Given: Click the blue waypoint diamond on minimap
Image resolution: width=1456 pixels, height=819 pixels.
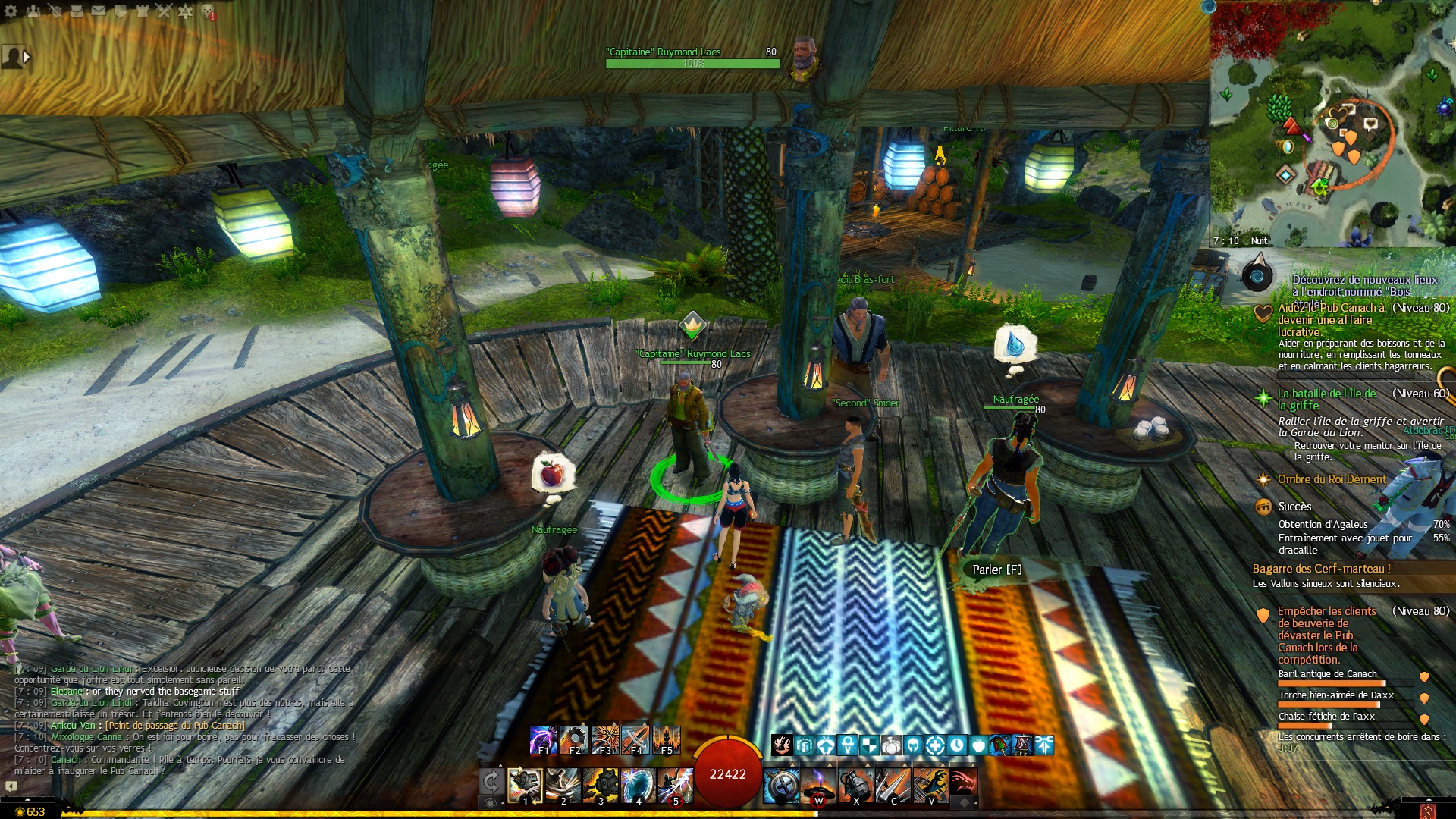Looking at the screenshot, I should tap(1285, 175).
